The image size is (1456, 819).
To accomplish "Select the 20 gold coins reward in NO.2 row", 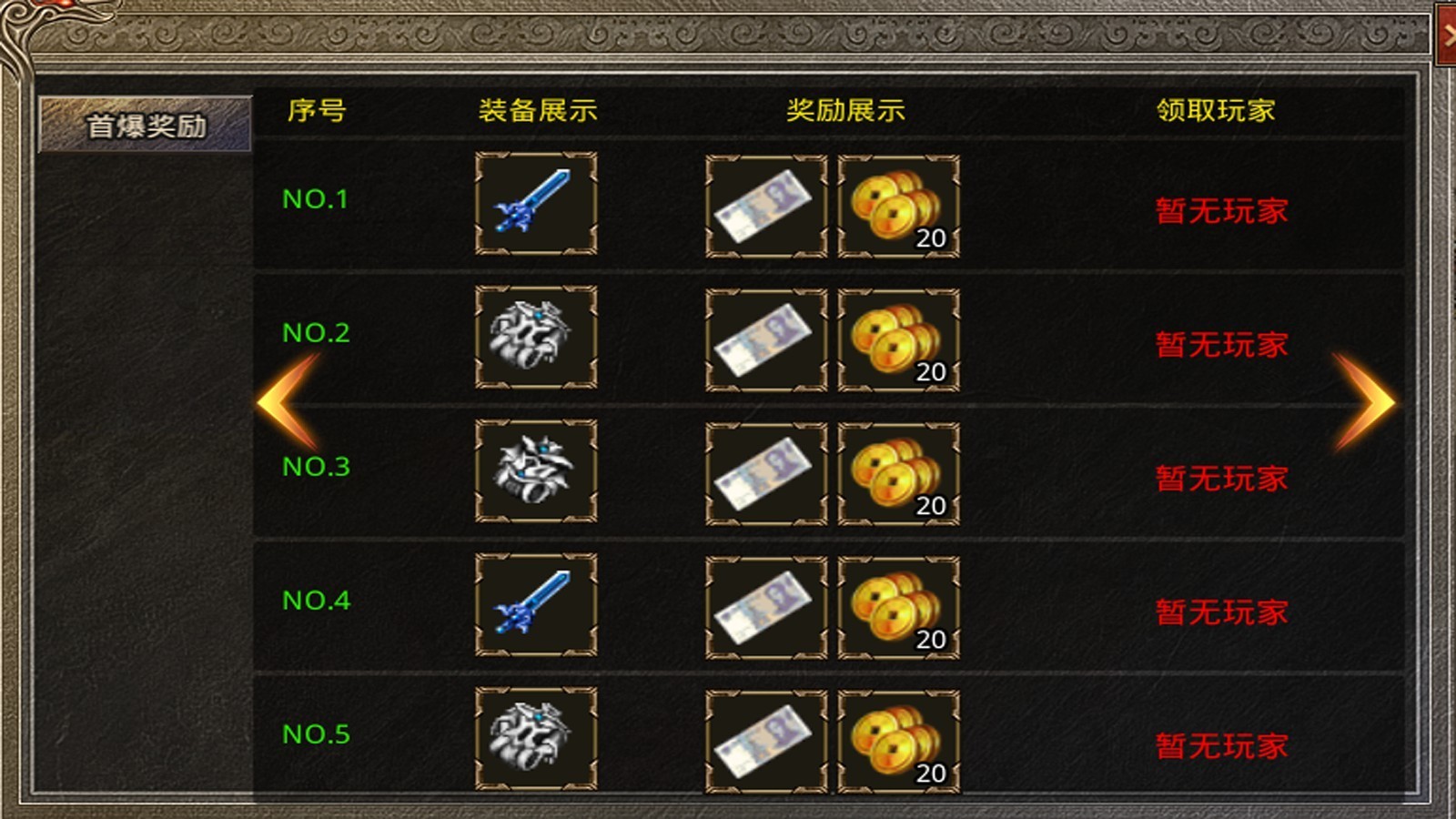I will point(897,338).
